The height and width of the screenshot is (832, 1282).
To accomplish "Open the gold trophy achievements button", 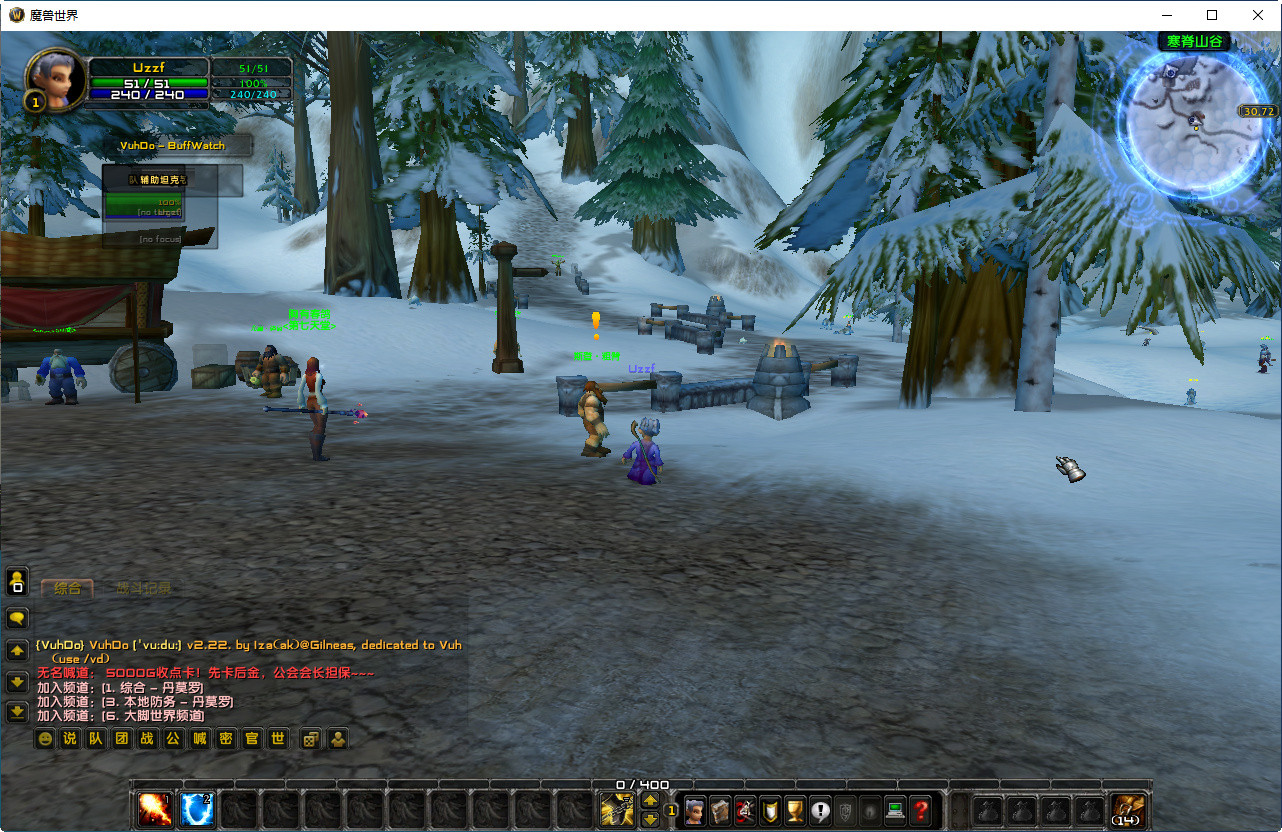I will 795,810.
